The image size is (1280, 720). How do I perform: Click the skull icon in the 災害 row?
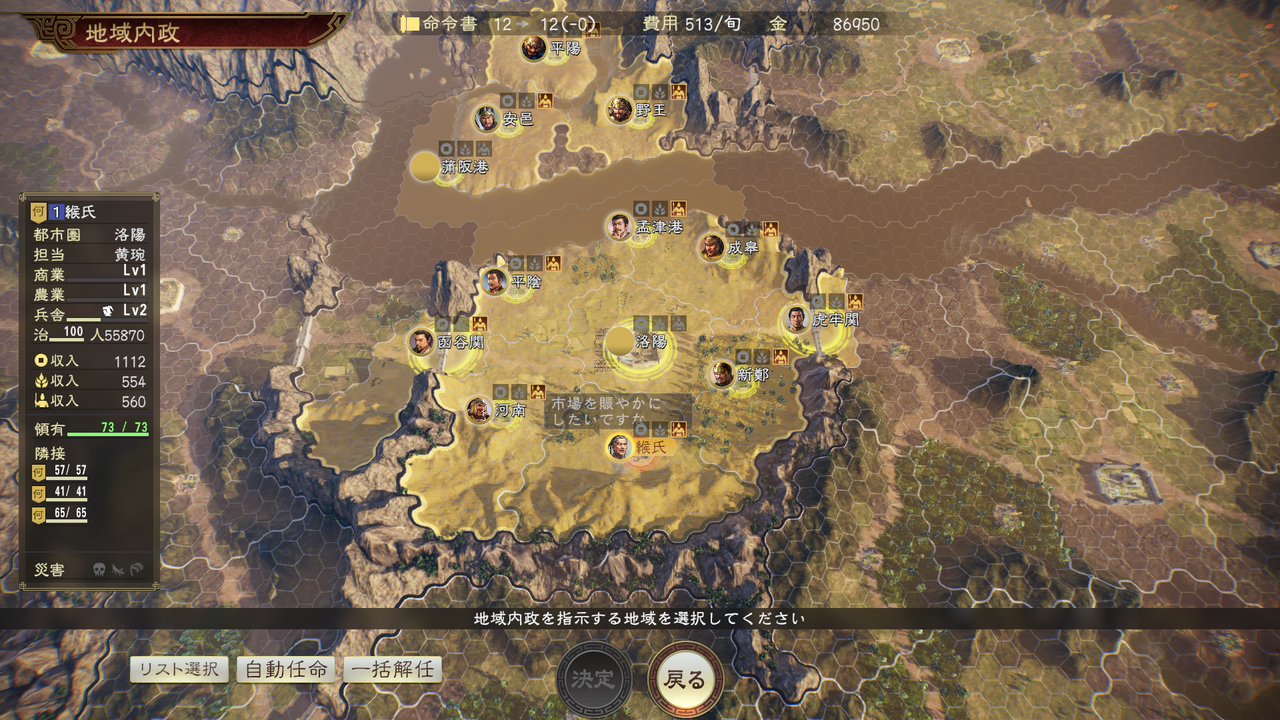pyautogui.click(x=99, y=568)
